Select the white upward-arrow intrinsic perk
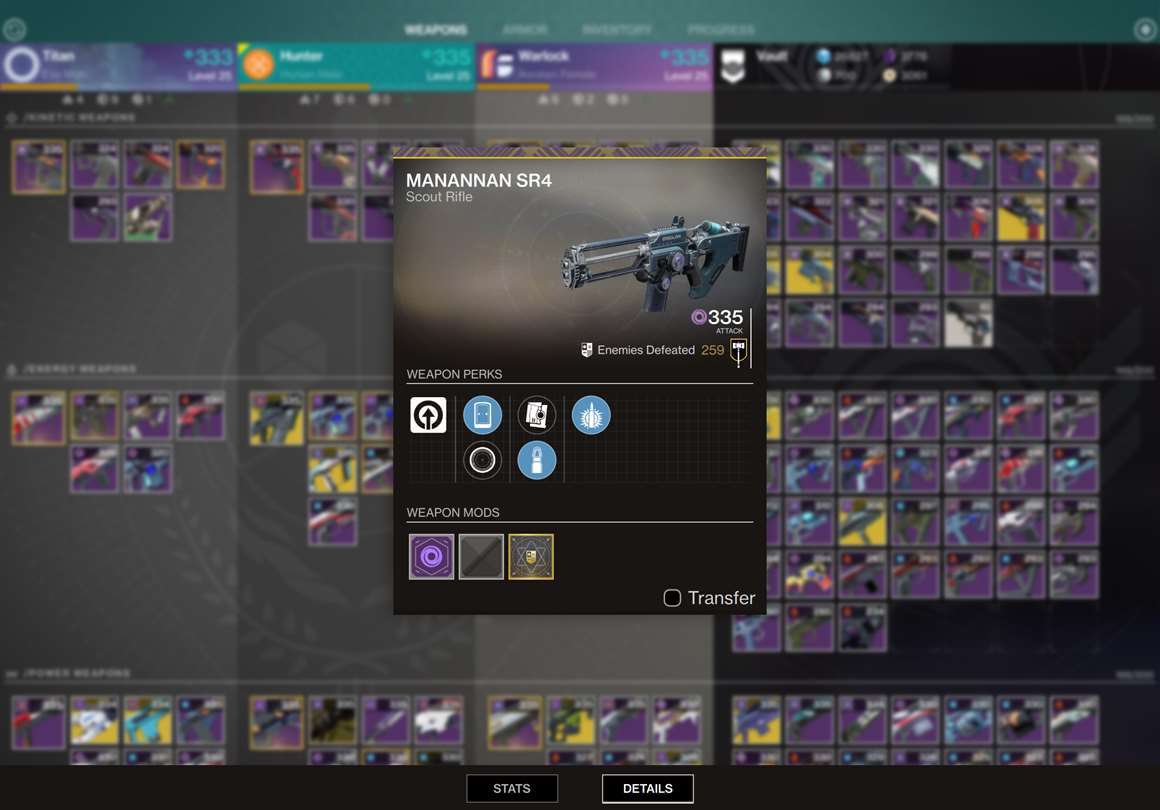Image resolution: width=1160 pixels, height=810 pixels. (429, 415)
